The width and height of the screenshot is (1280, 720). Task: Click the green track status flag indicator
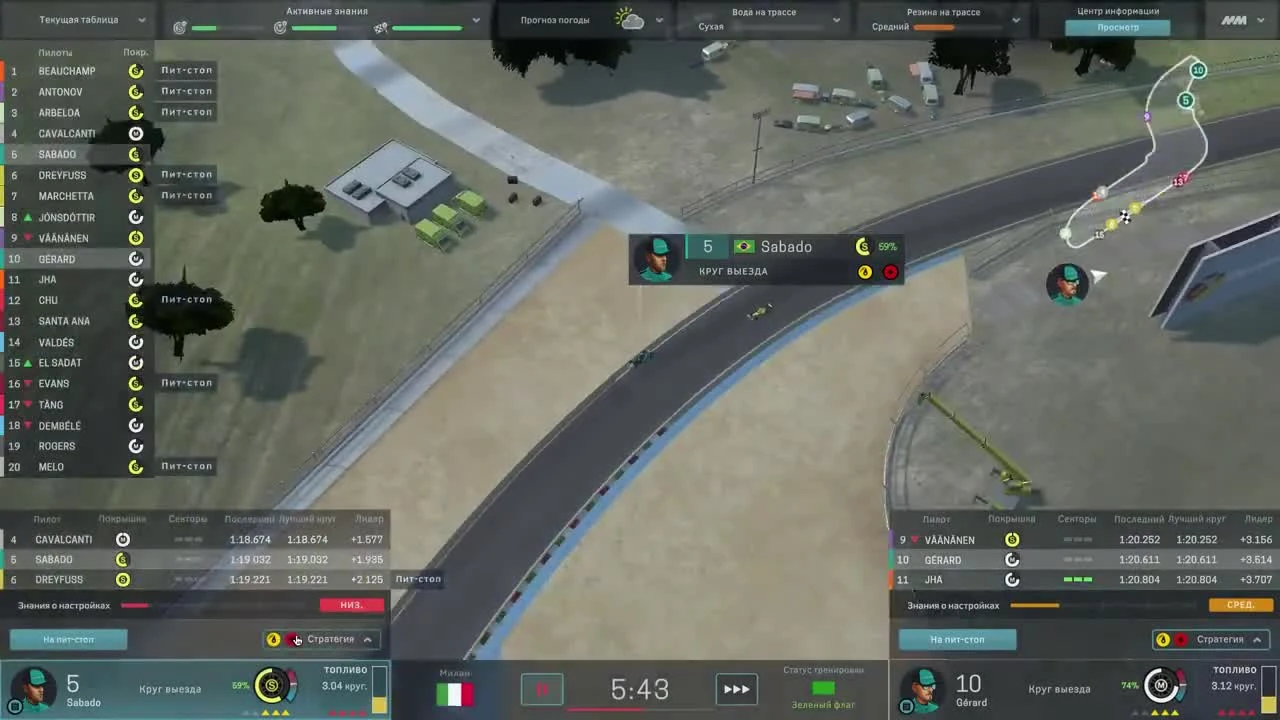822,689
